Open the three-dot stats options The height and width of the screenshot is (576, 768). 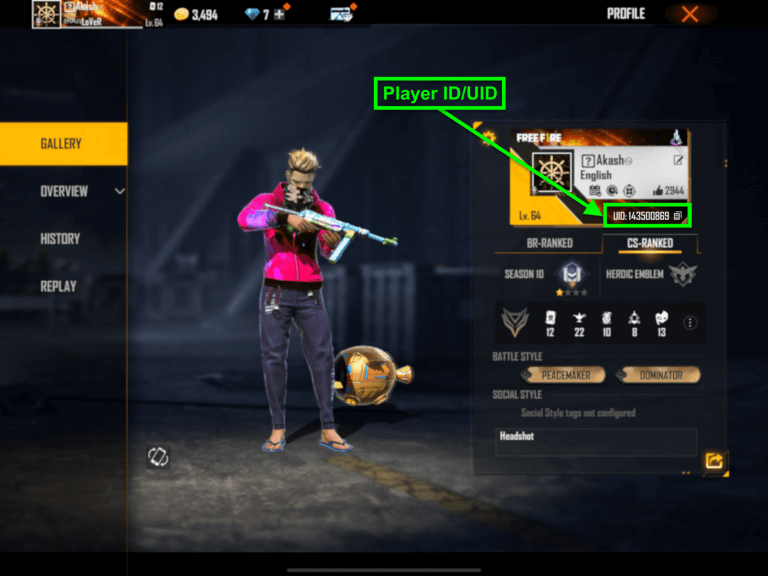(x=689, y=323)
